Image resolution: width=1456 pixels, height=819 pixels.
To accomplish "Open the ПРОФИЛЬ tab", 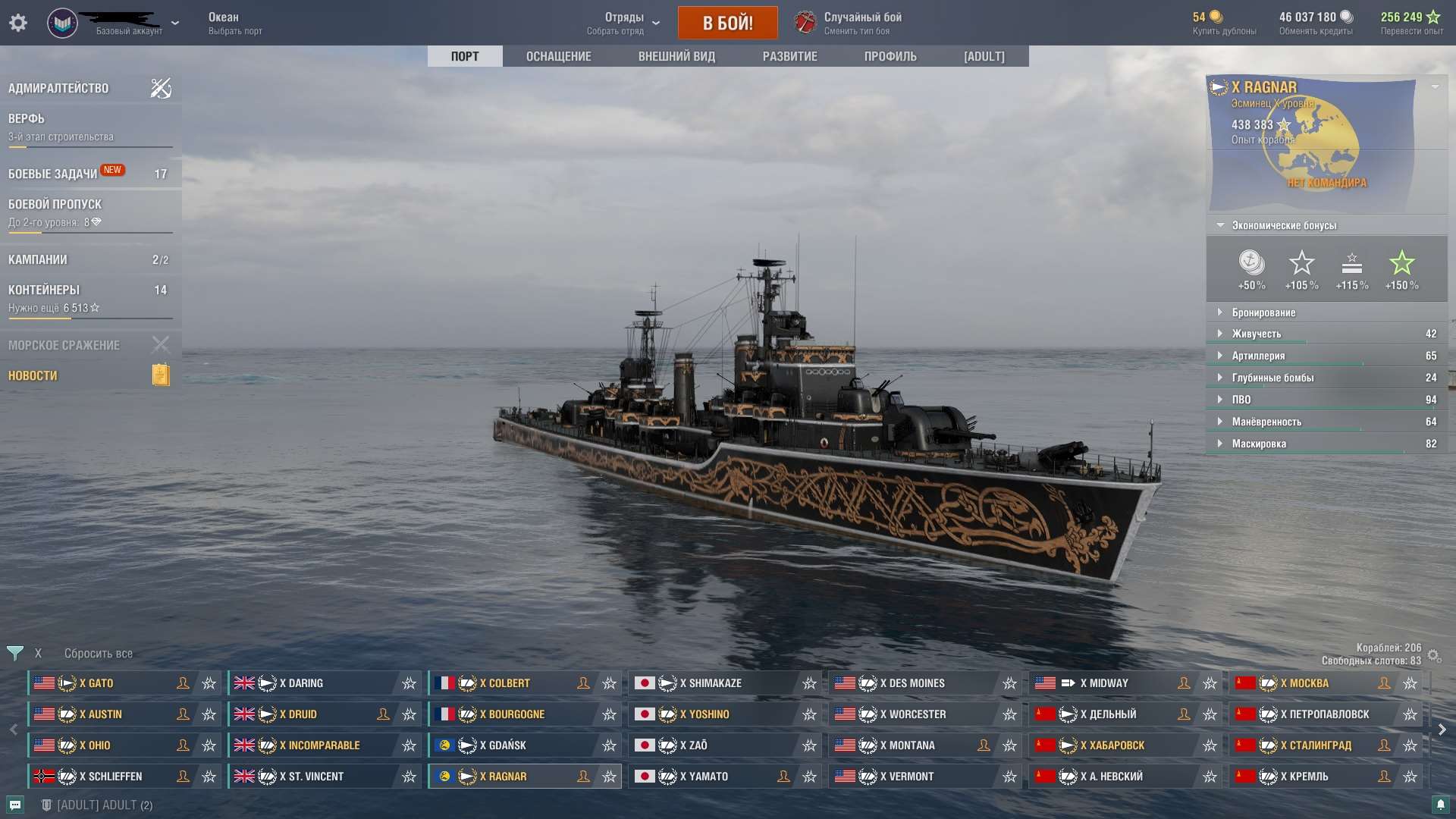I will click(x=890, y=56).
